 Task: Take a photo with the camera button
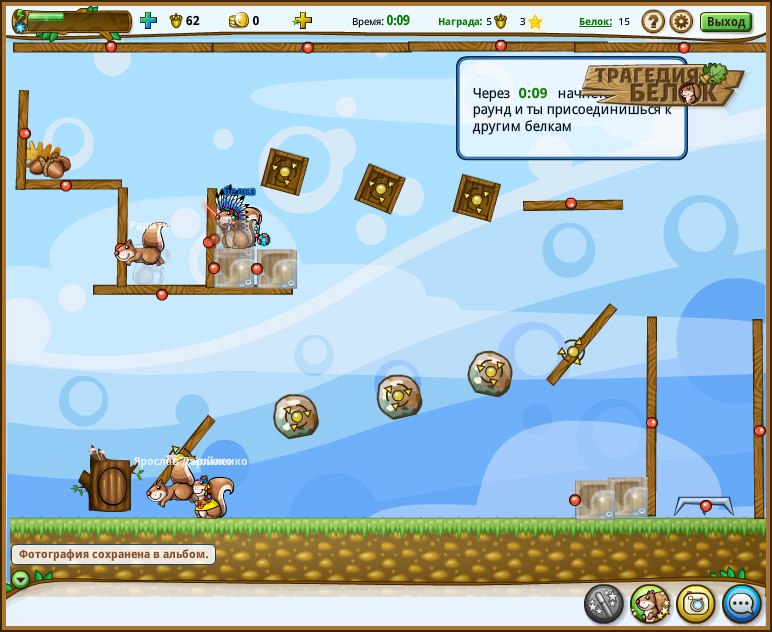696,603
